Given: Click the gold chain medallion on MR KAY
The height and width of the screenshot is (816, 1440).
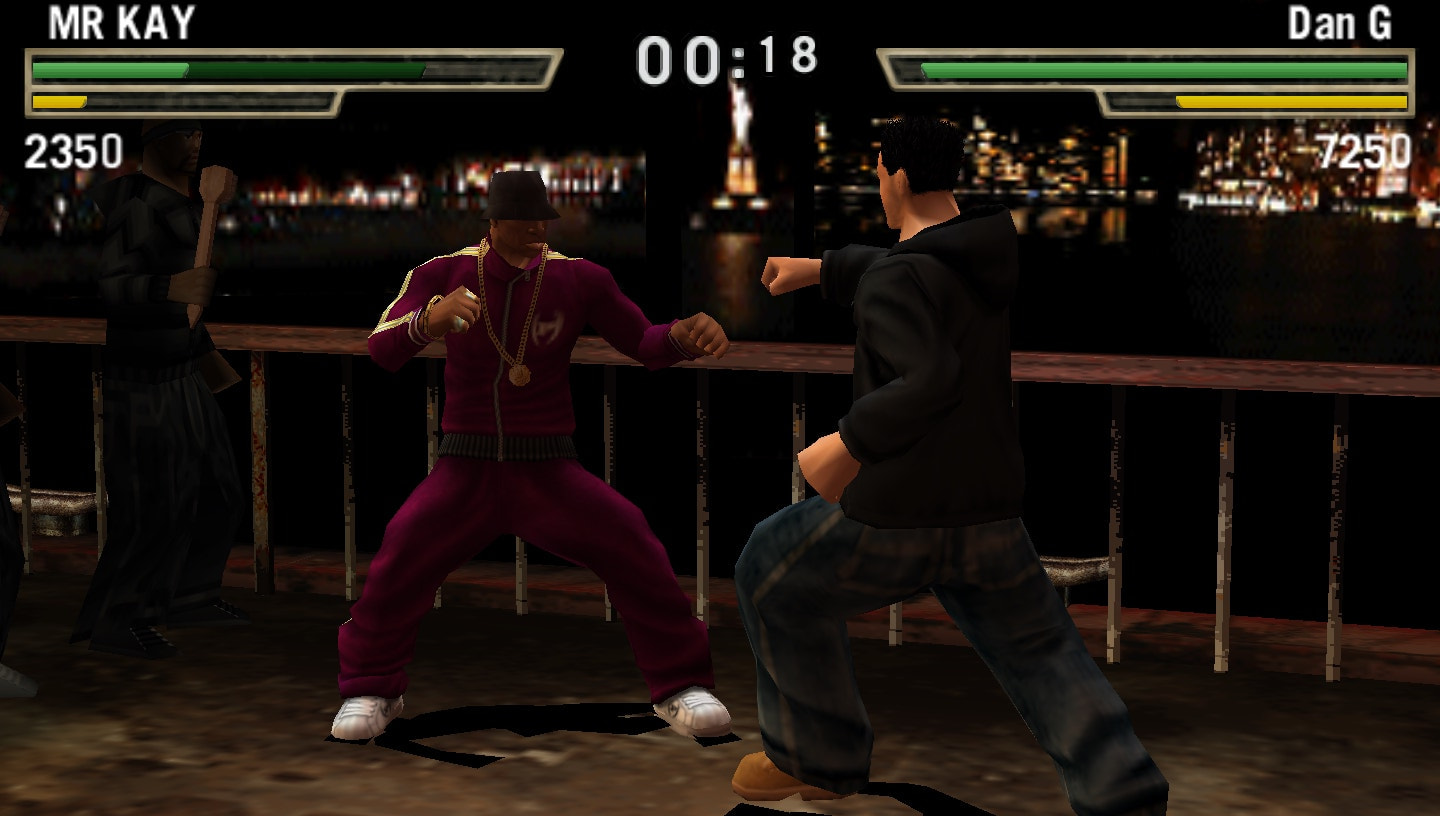Looking at the screenshot, I should 520,375.
